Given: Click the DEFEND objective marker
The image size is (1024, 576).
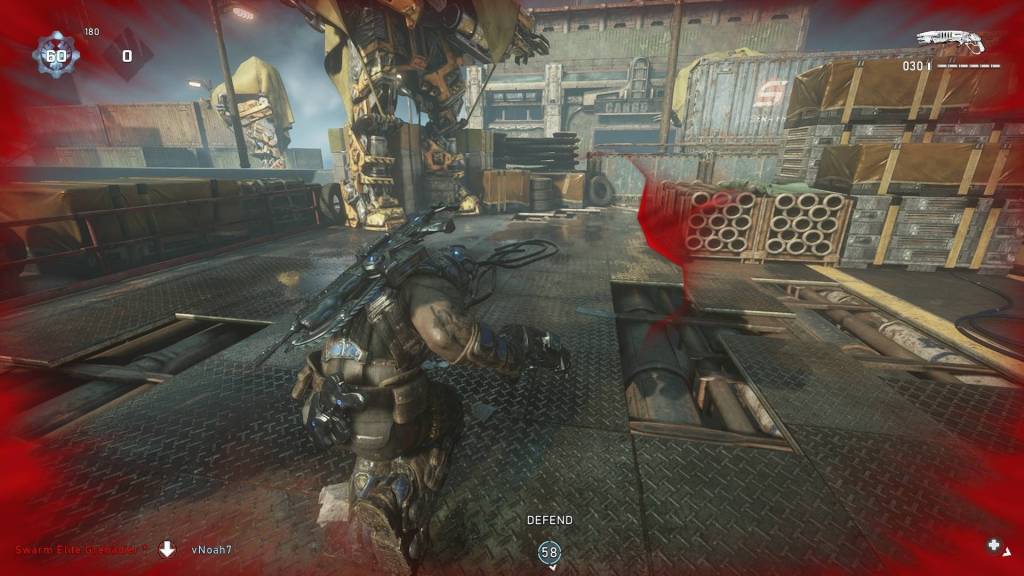Looking at the screenshot, I should click(550, 551).
